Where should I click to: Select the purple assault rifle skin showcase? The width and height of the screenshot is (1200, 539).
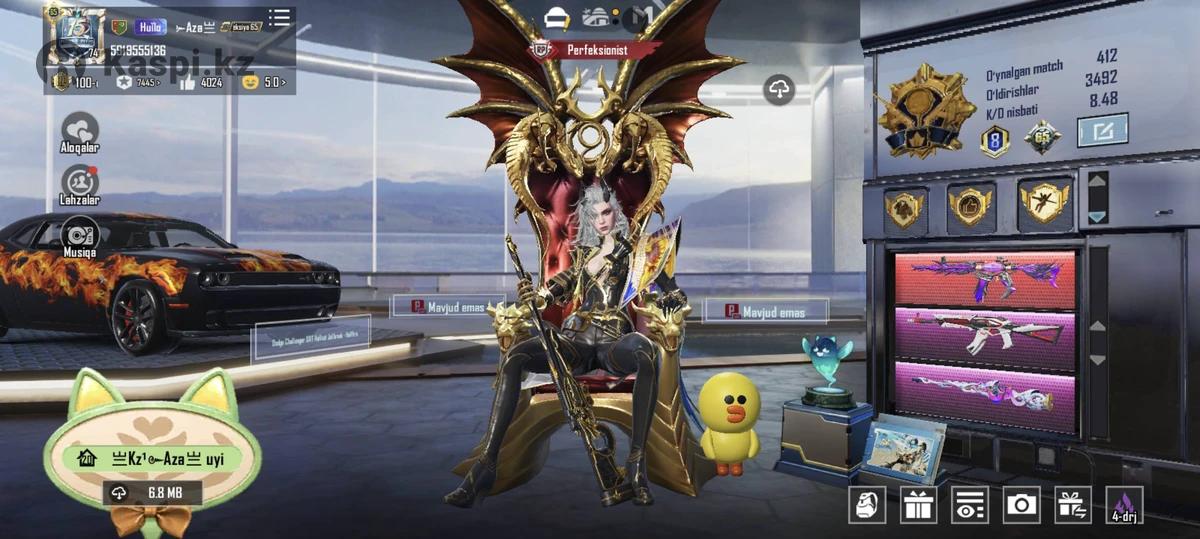985,279
